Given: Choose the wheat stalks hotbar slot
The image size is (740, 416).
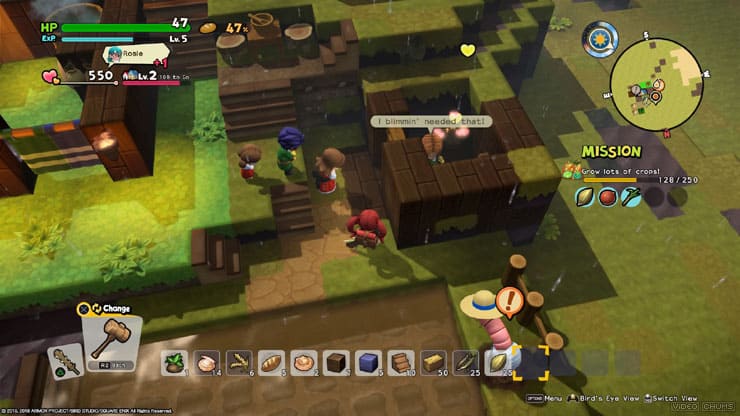Looking at the screenshot, I should pos(239,362).
